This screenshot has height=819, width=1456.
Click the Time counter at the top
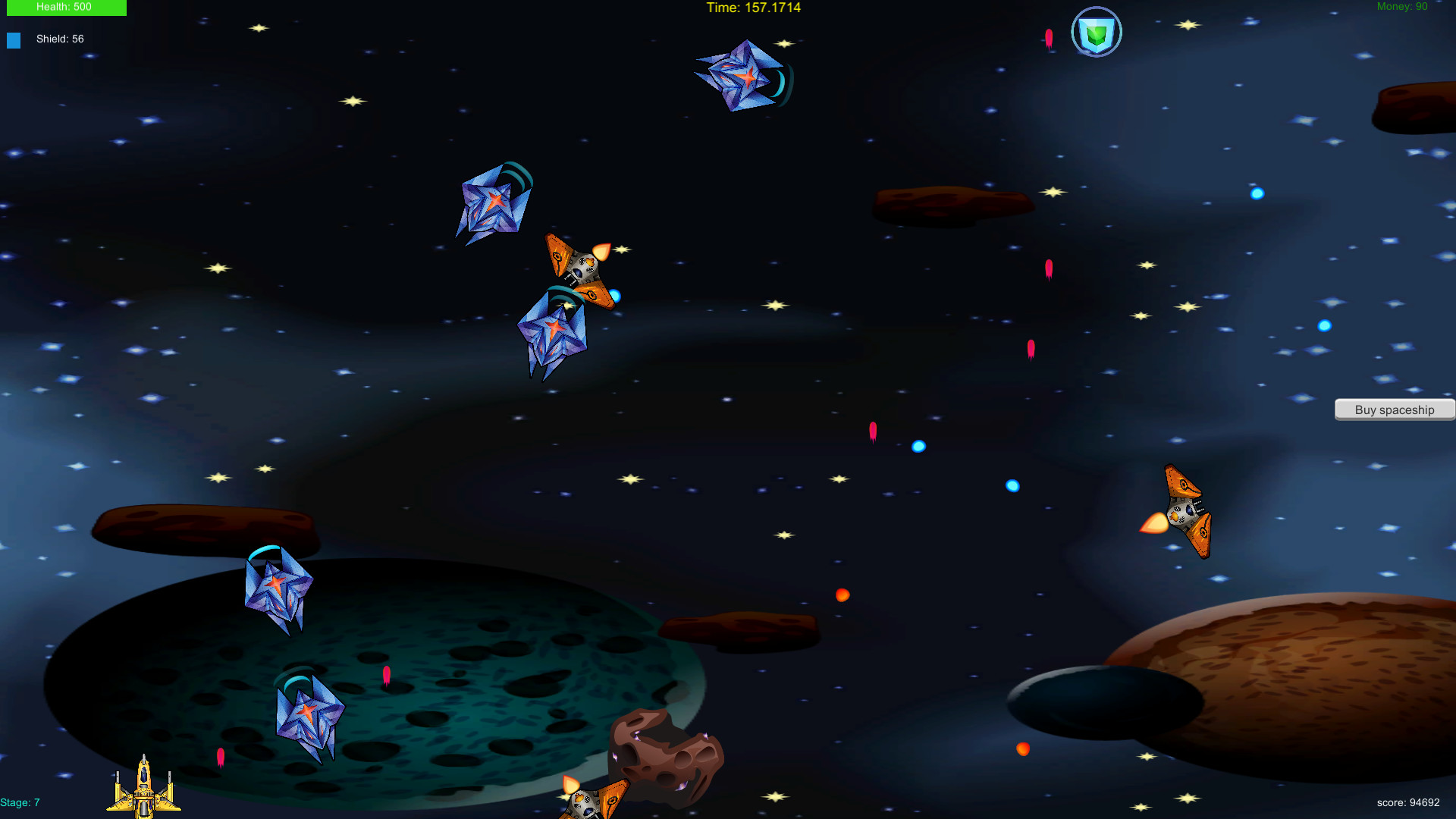pos(753,8)
